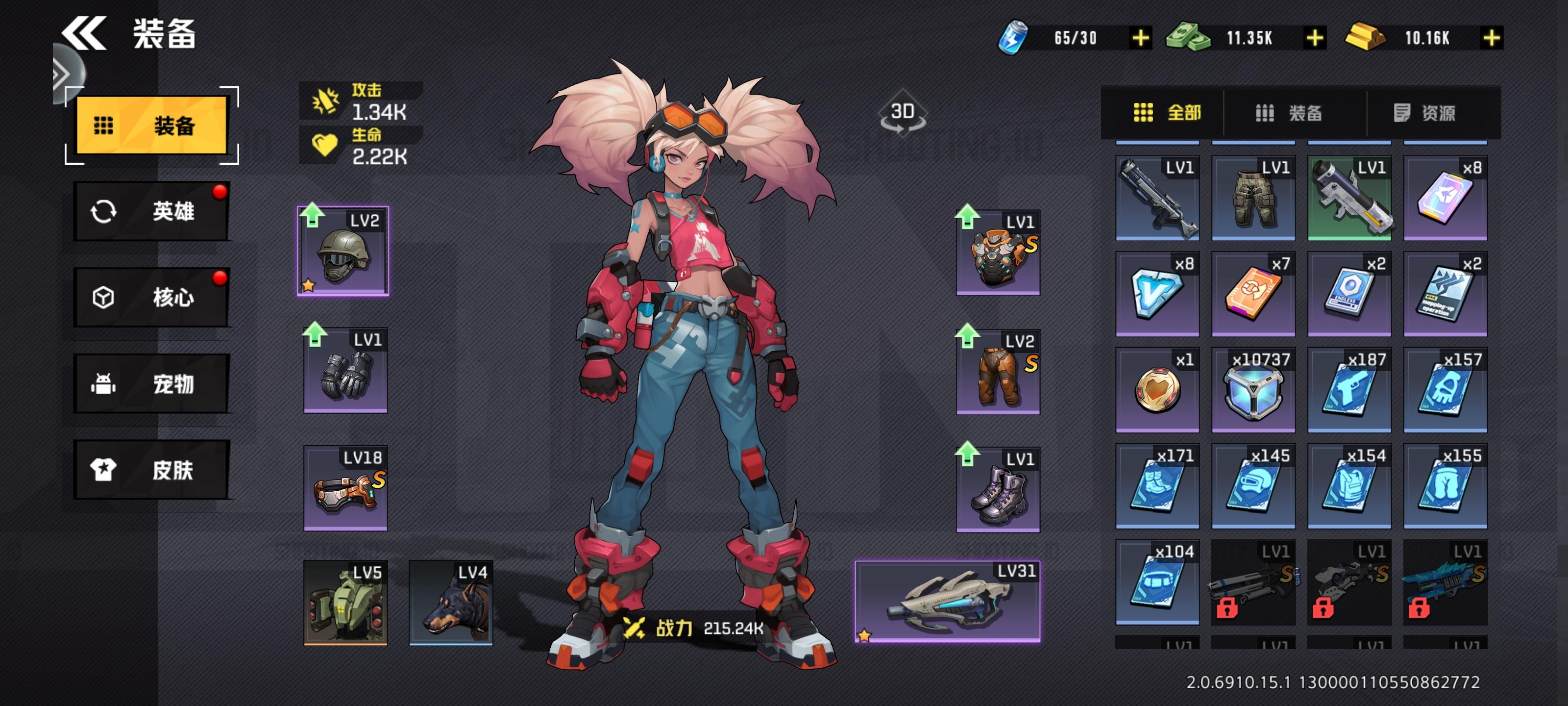Select the equipped LV1 chest armor slot

[998, 253]
